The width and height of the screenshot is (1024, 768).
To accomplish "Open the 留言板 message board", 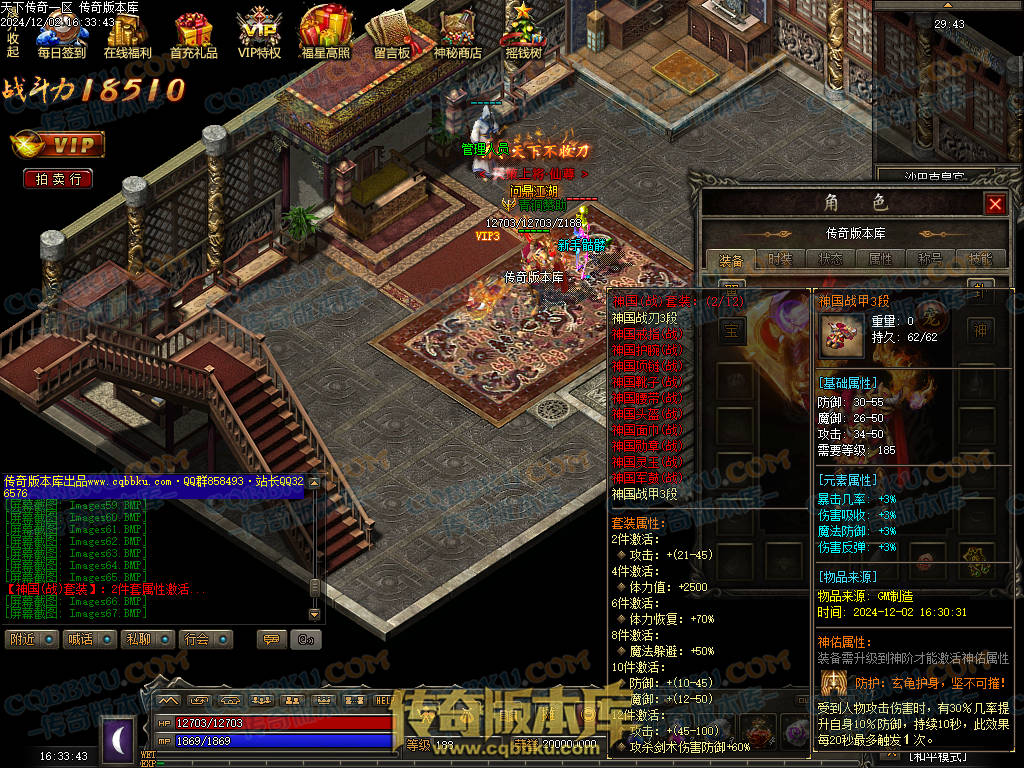I will [391, 36].
